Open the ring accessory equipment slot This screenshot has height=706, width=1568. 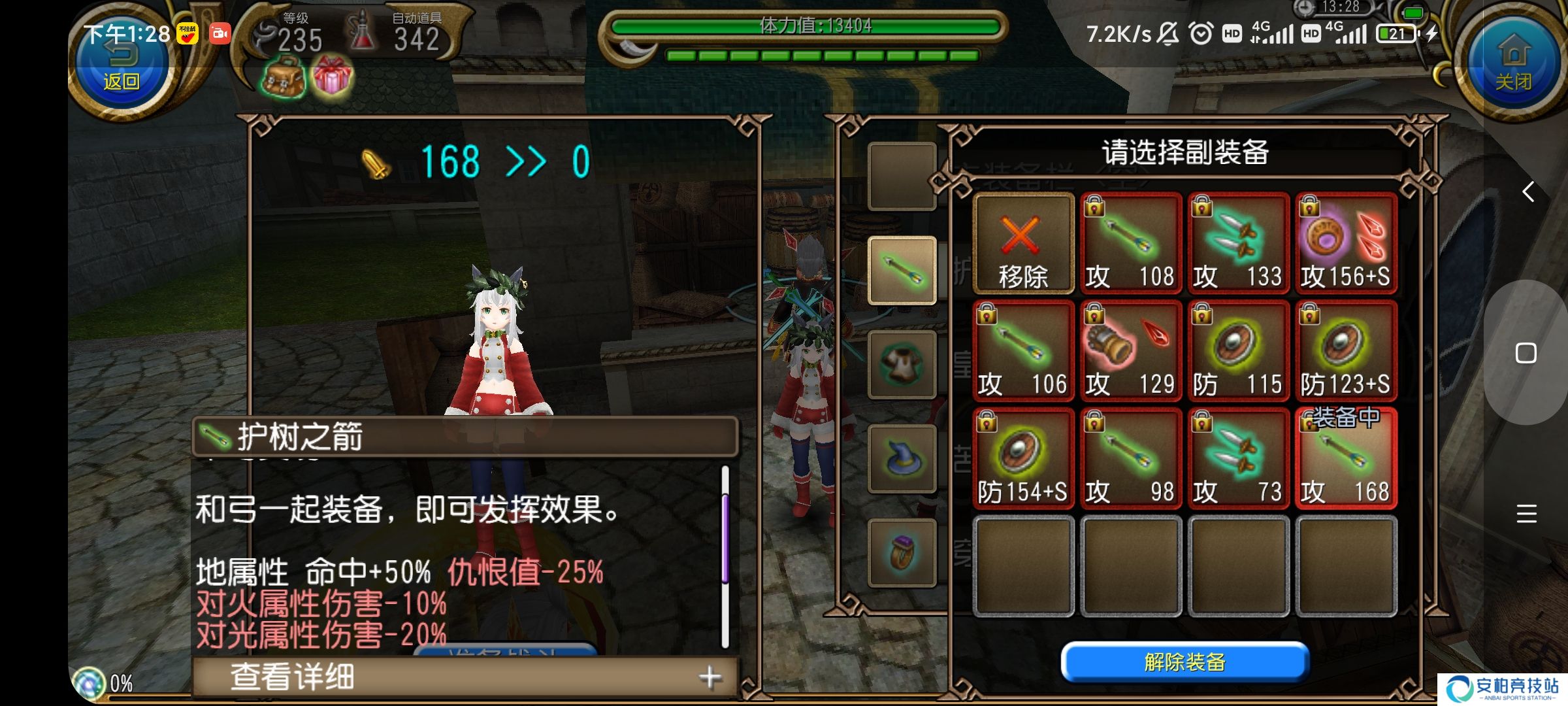[902, 553]
